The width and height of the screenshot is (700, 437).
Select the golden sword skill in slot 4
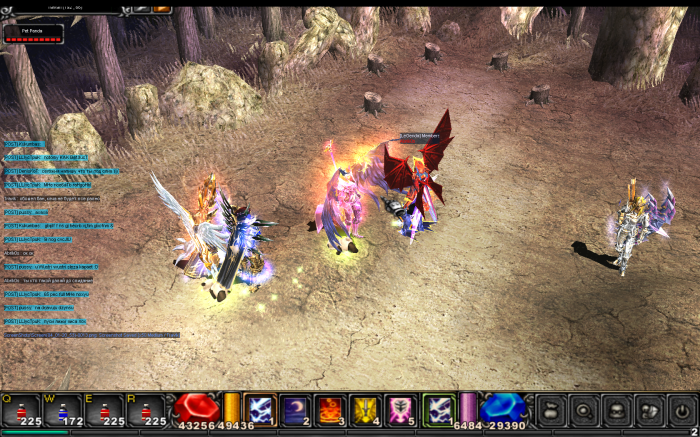(366, 410)
